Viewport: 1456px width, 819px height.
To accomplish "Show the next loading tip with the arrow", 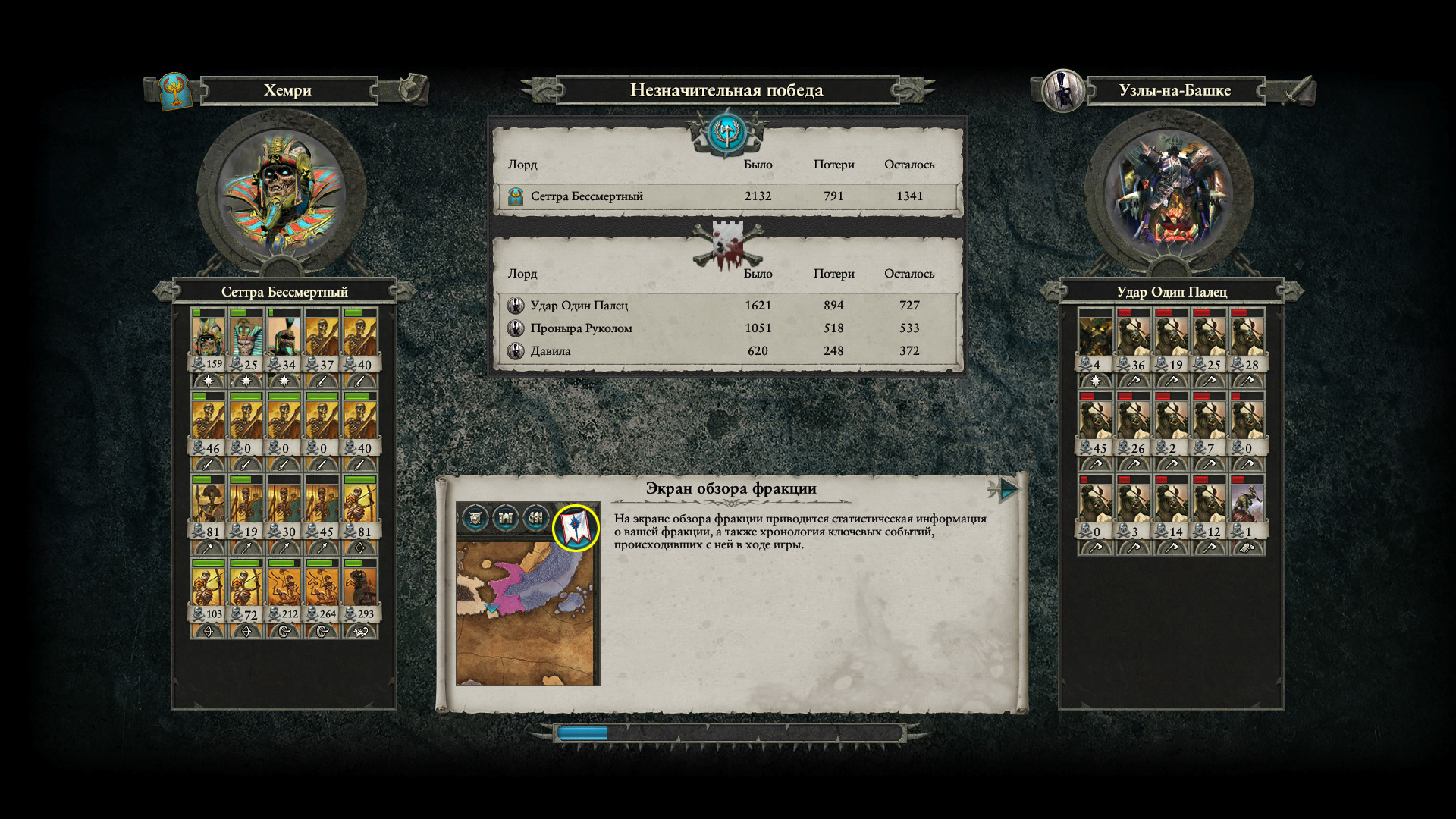I will click(x=1007, y=490).
